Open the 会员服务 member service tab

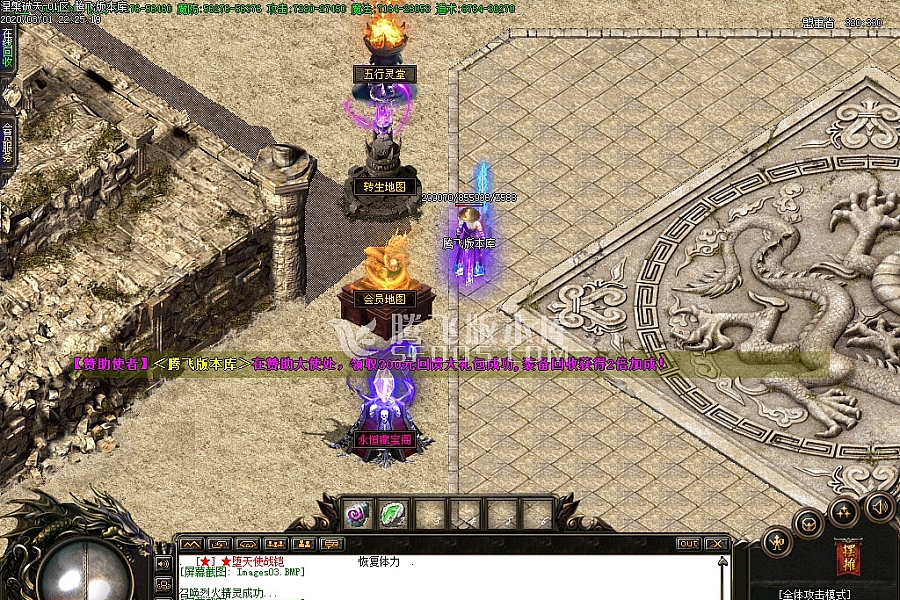[x=8, y=143]
